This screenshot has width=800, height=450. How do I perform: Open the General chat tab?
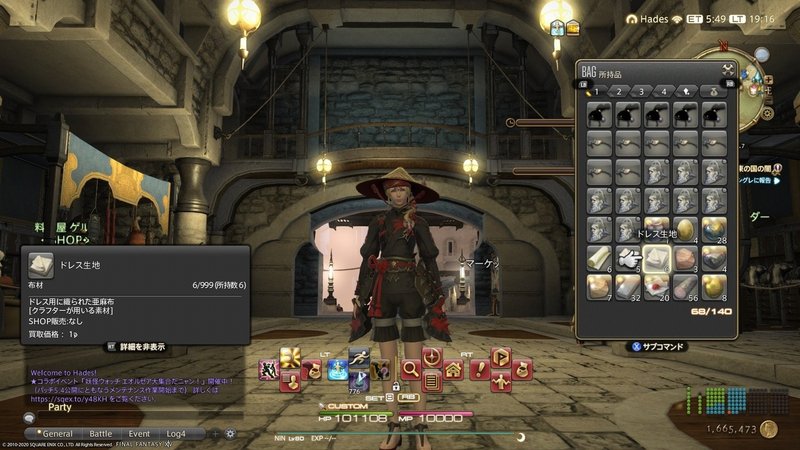click(x=57, y=433)
